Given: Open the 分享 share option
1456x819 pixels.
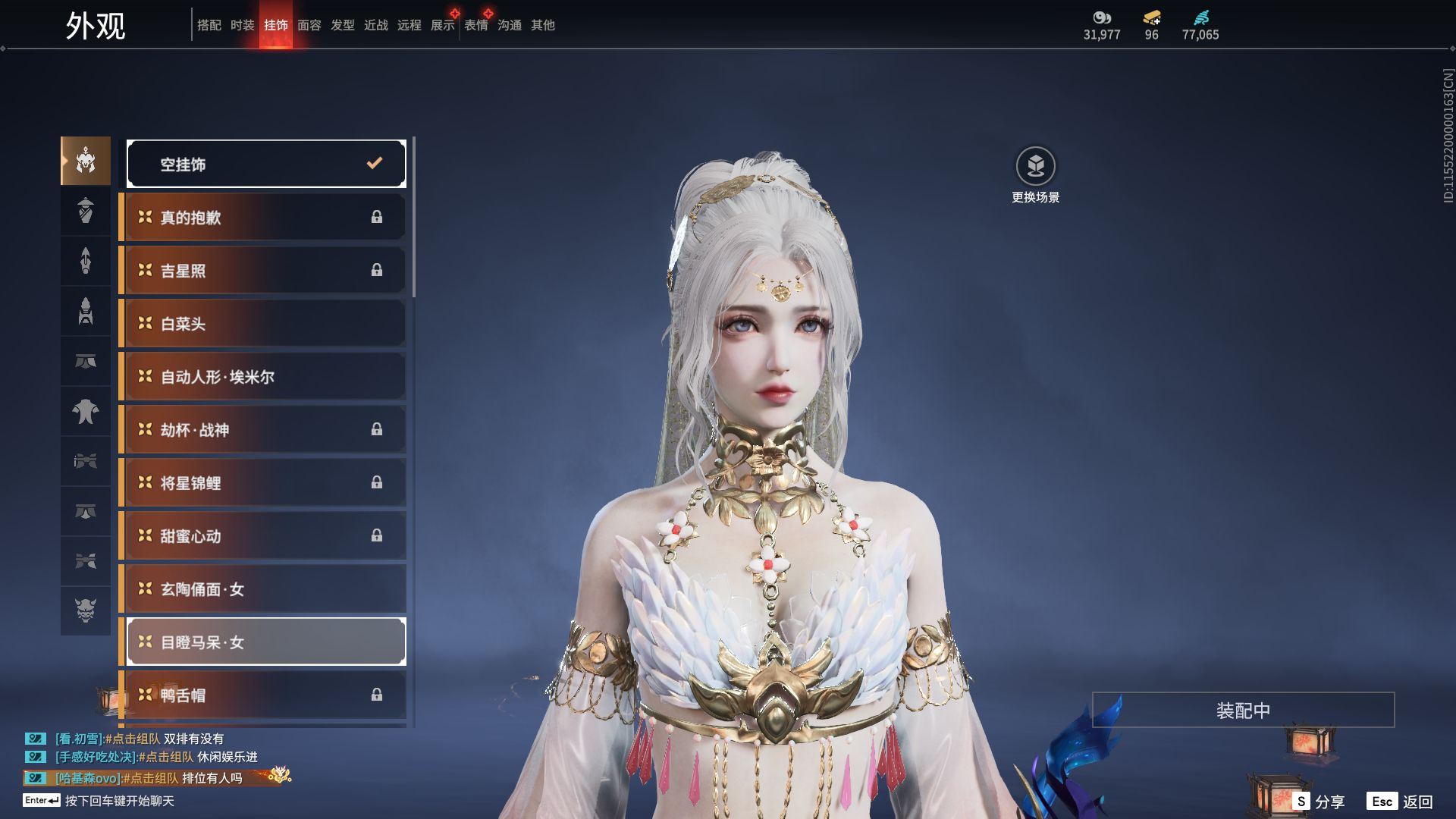Looking at the screenshot, I should 1319,802.
